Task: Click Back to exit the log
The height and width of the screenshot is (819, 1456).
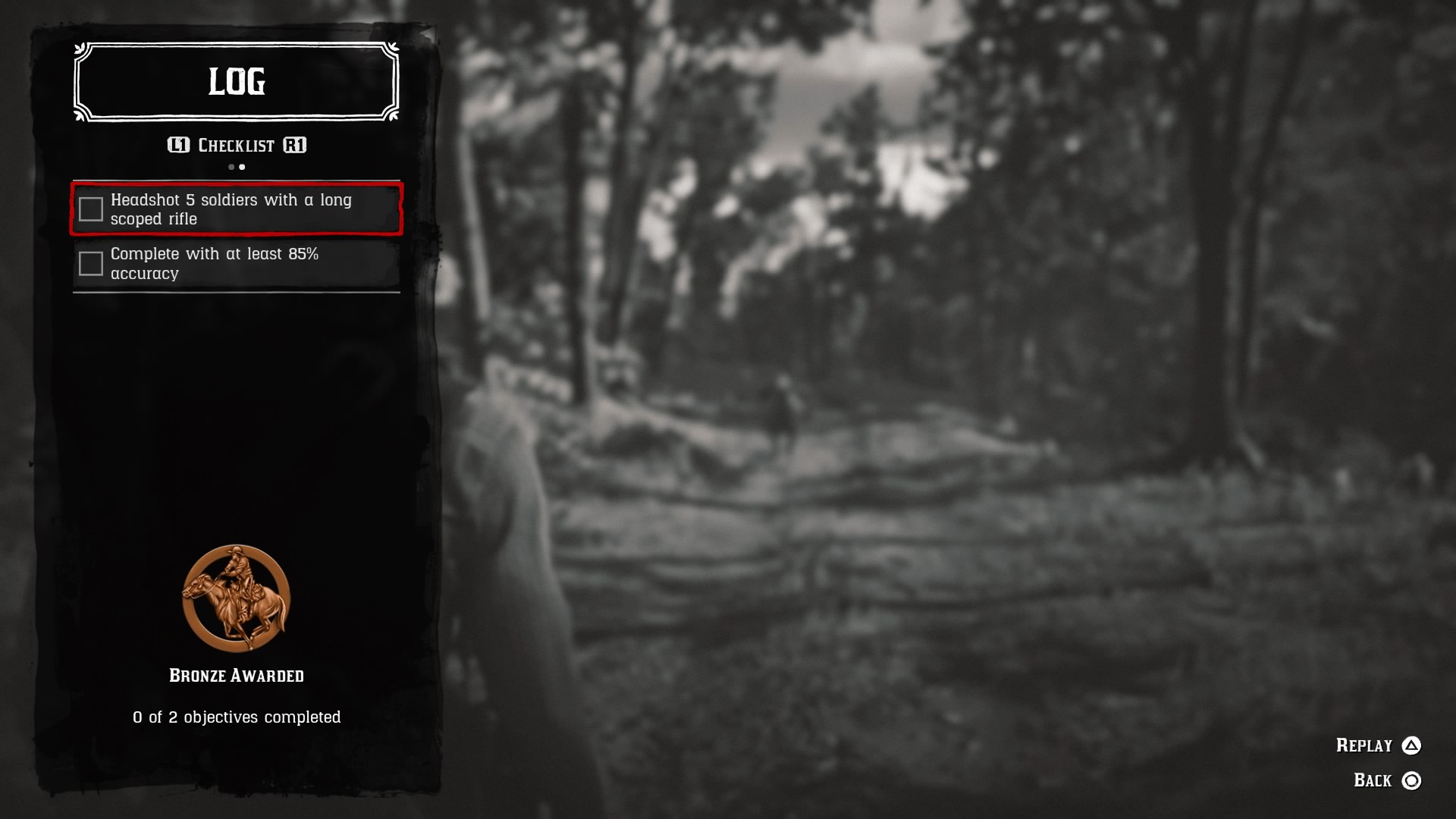Action: (1374, 779)
